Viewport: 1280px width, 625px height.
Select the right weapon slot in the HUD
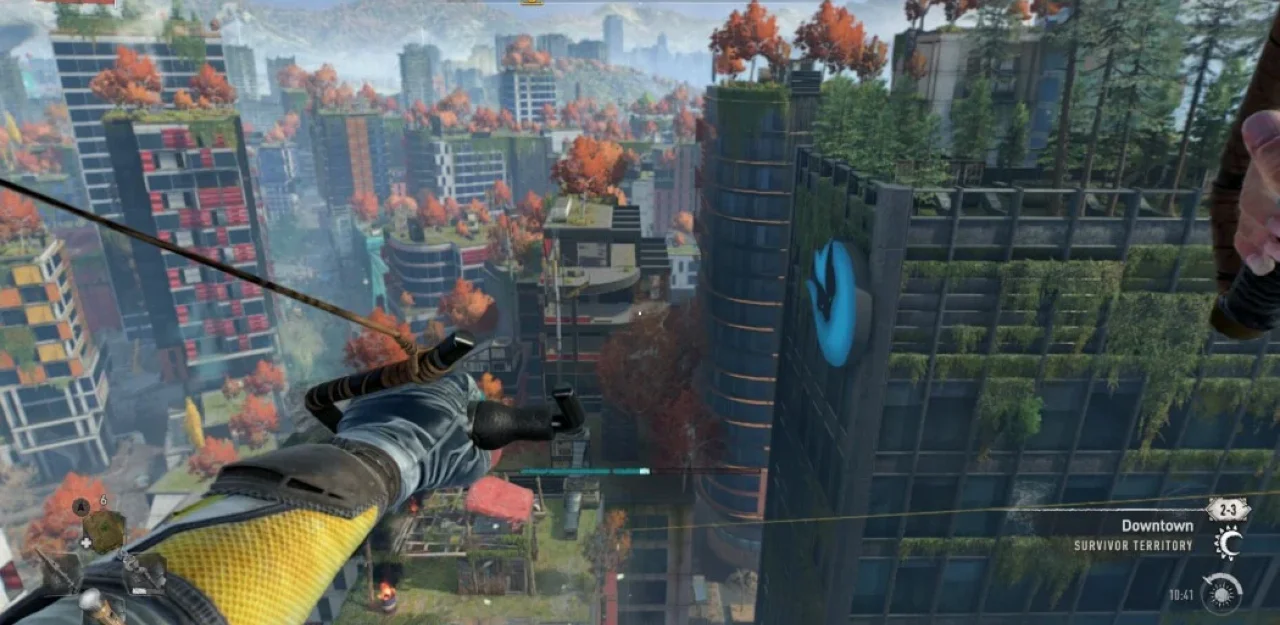pos(144,573)
